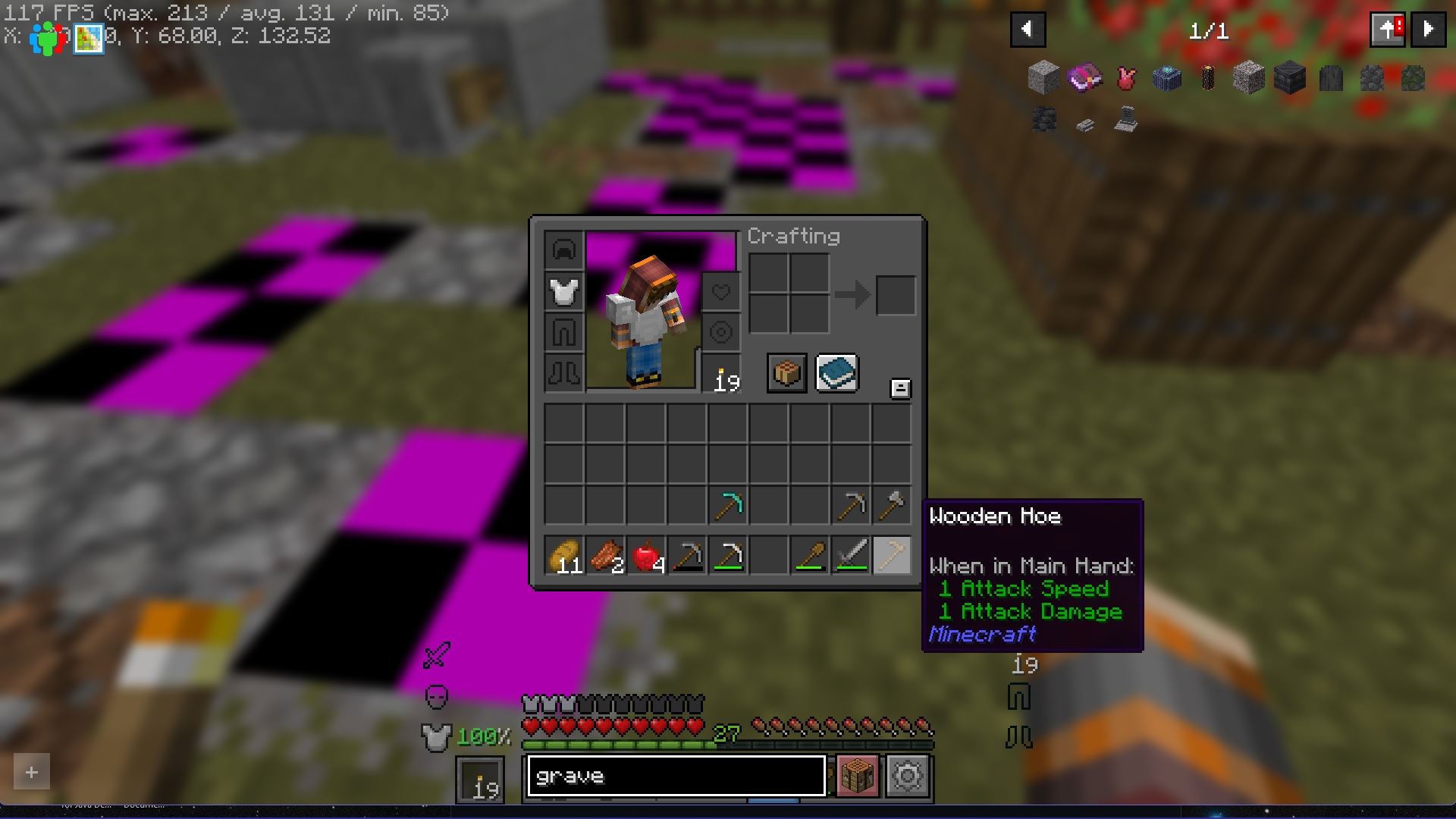Screen dimensions: 1456x819
Task: Expand the plus button at bottom left
Action: click(31, 771)
